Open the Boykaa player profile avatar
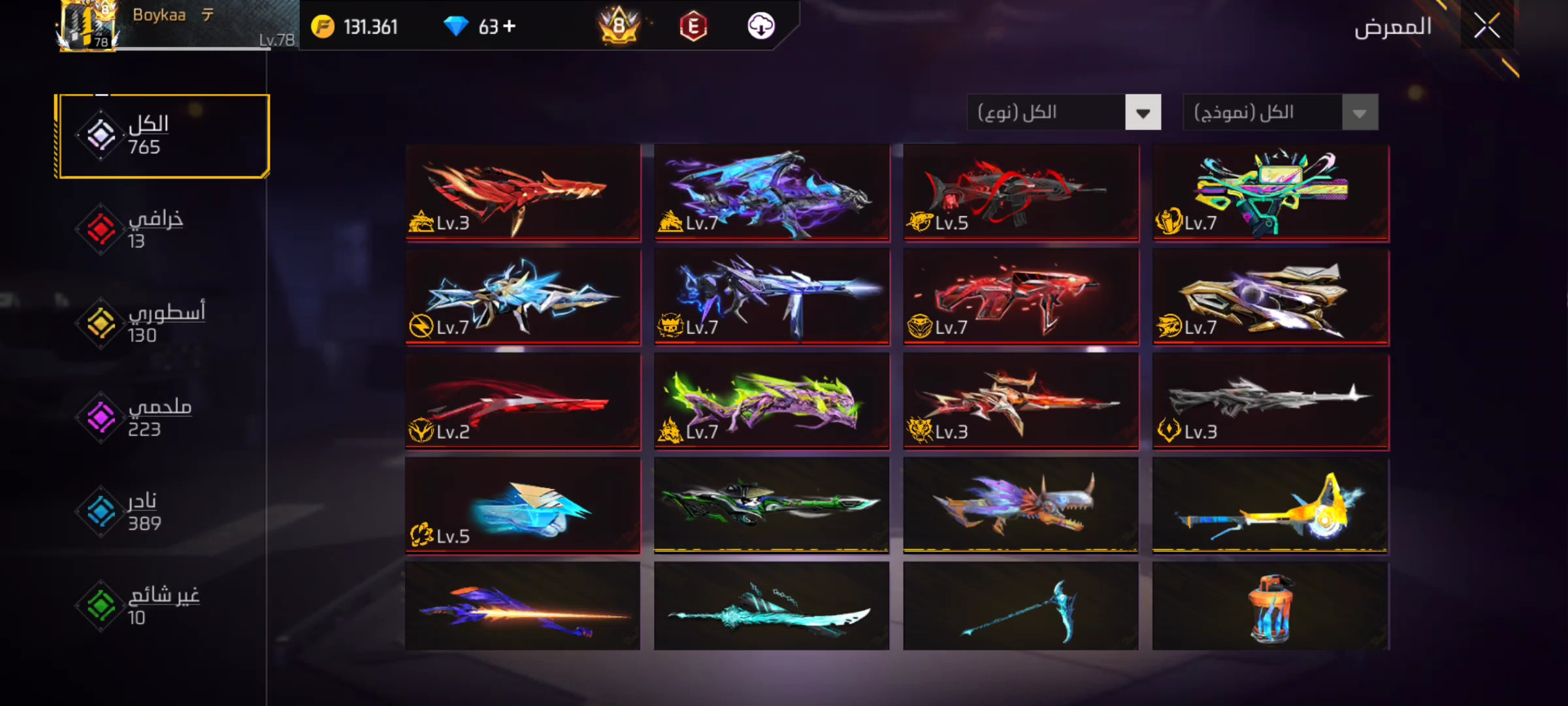Viewport: 1568px width, 706px height. (88, 26)
